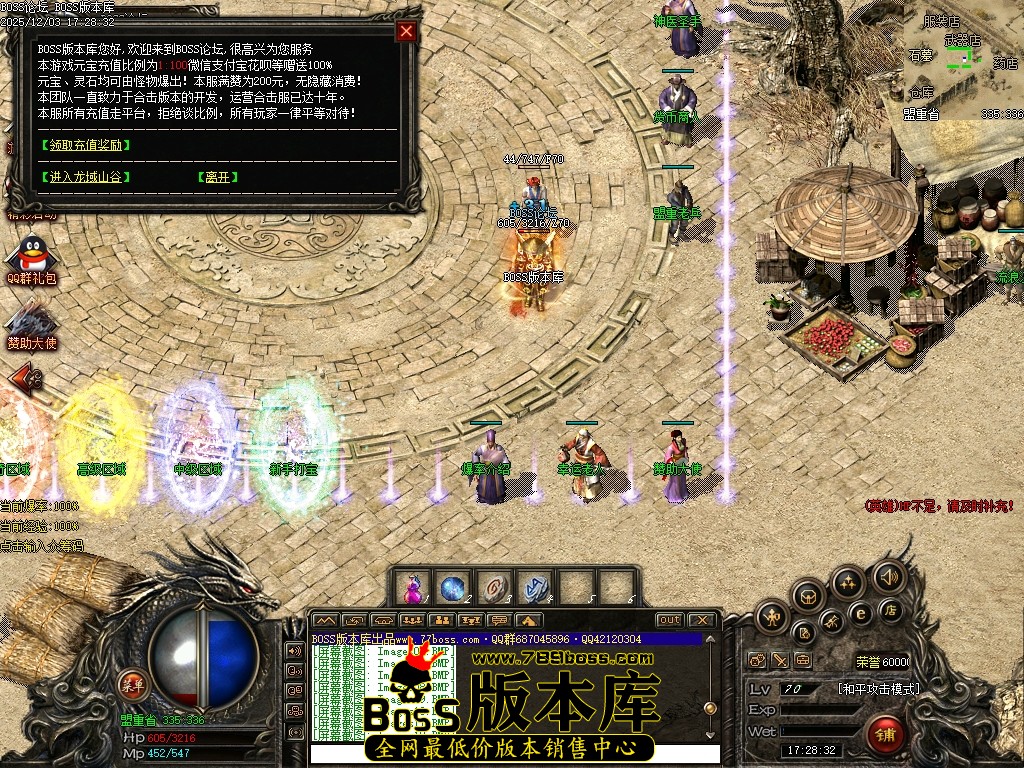Click the out button on chat panel

670,620
